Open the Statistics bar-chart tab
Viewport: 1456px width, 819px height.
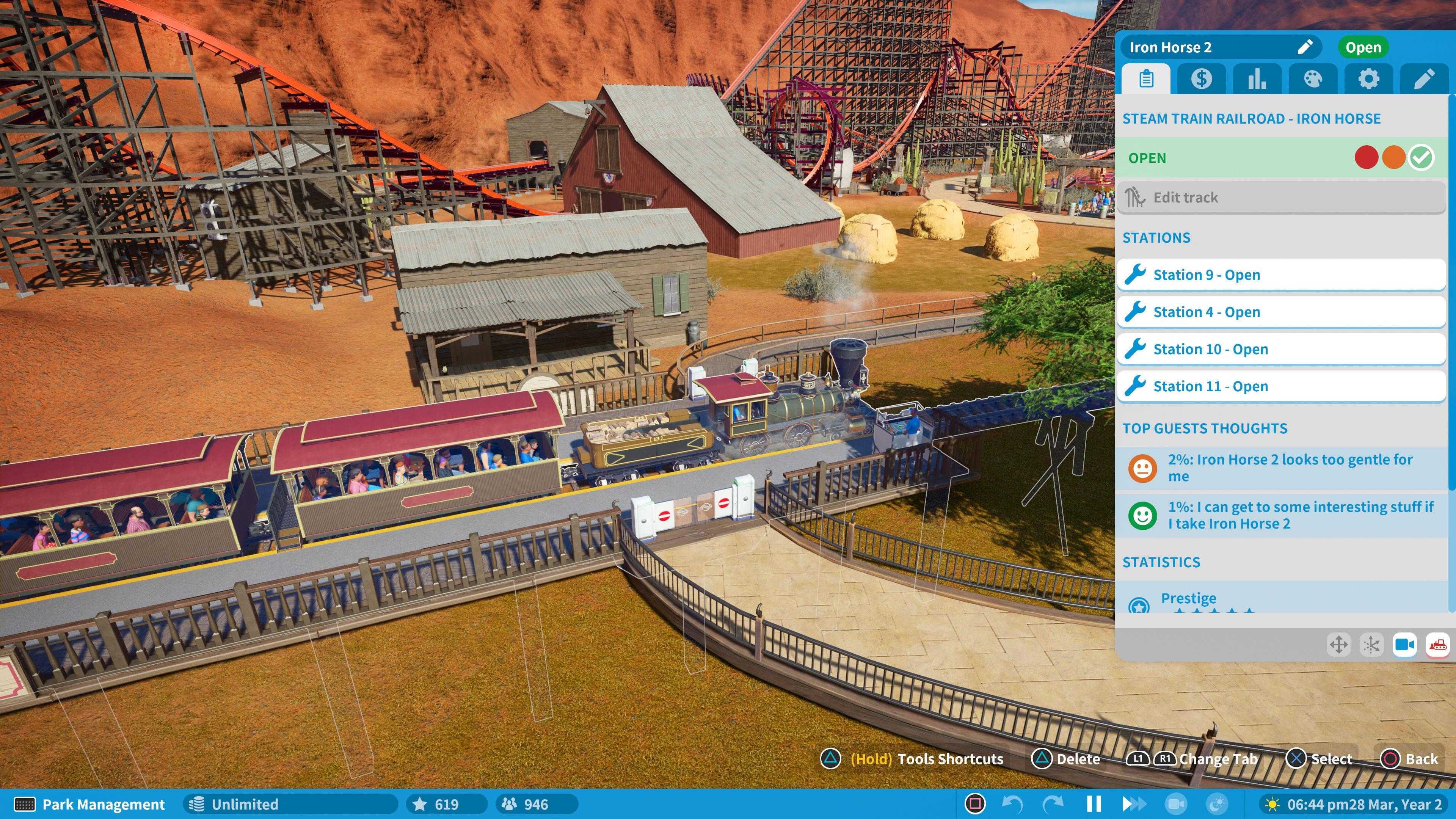(1258, 79)
